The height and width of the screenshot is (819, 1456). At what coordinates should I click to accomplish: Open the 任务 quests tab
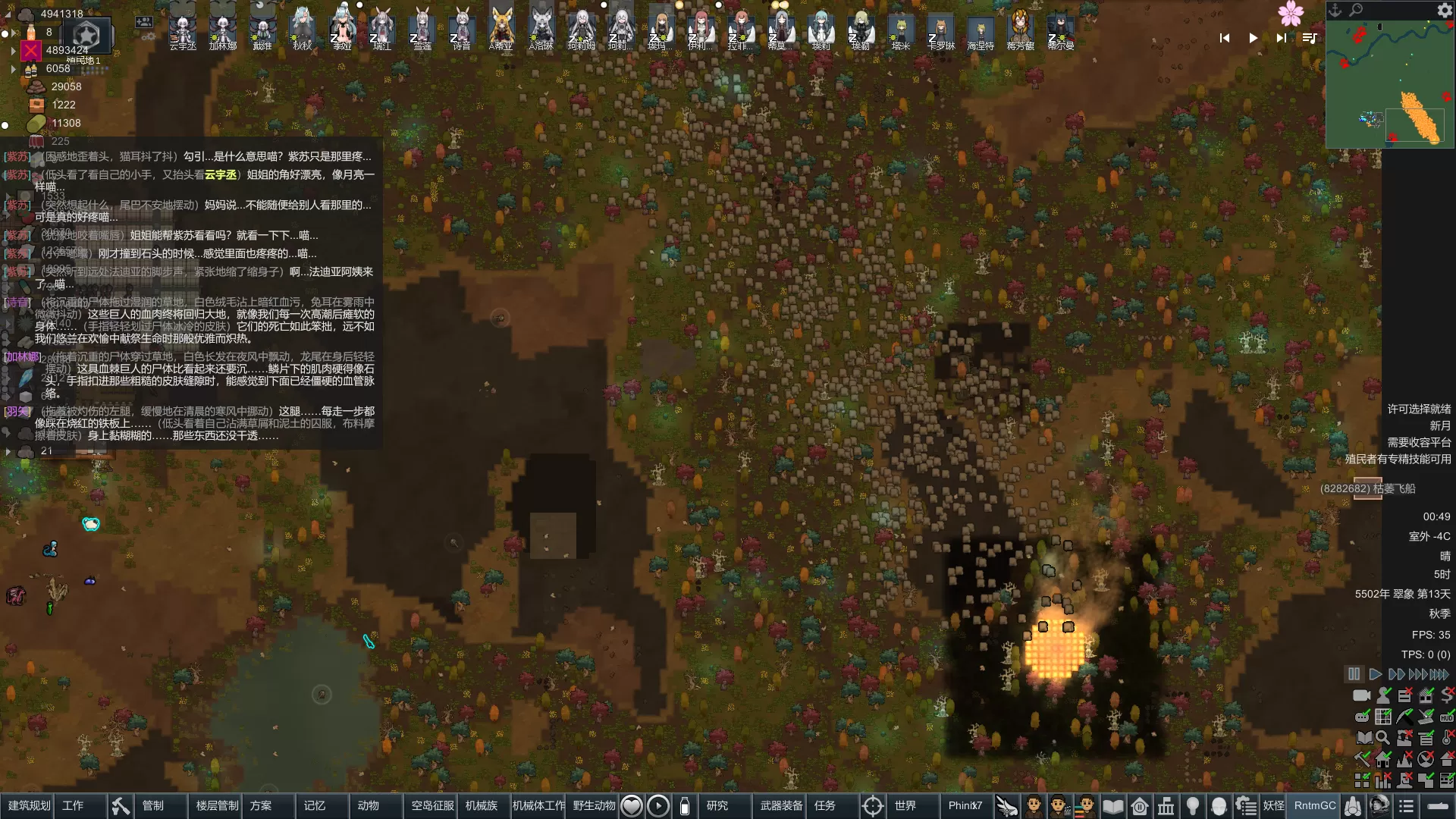(x=824, y=805)
